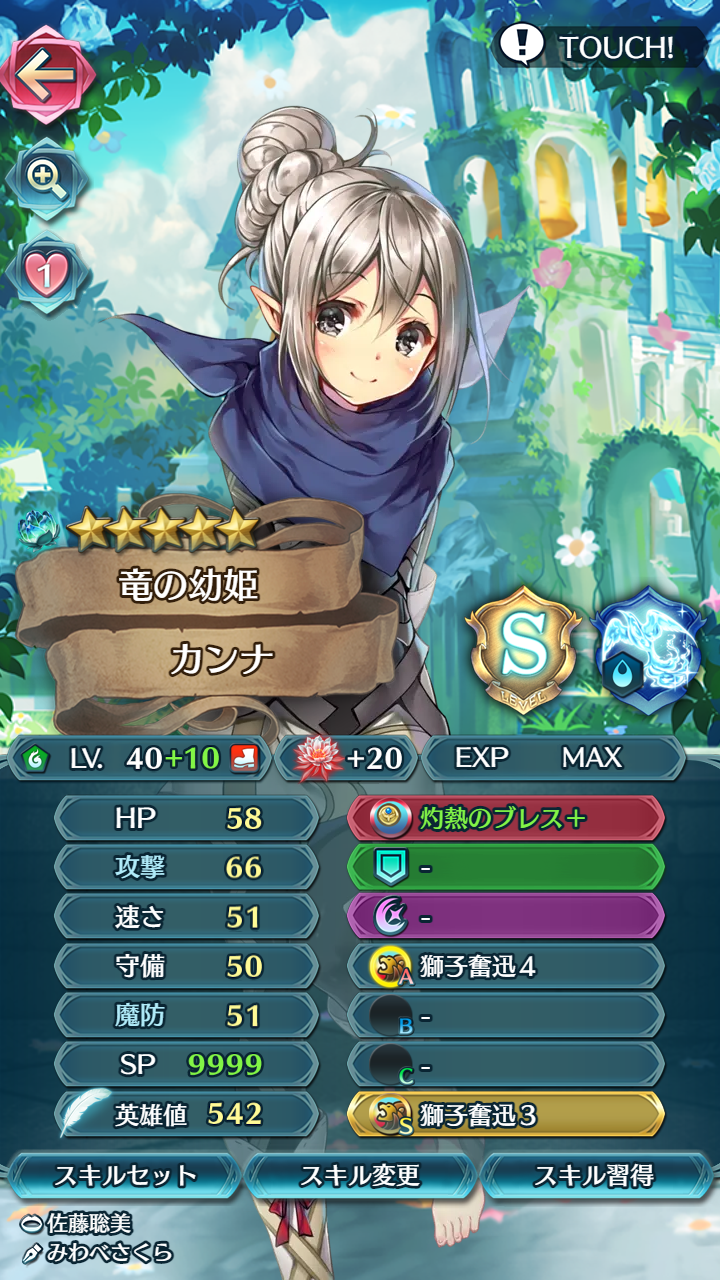Viewport: 720px width, 1280px height.
Task: Show details of 獅子奮迅4 A skill
Action: 506,966
